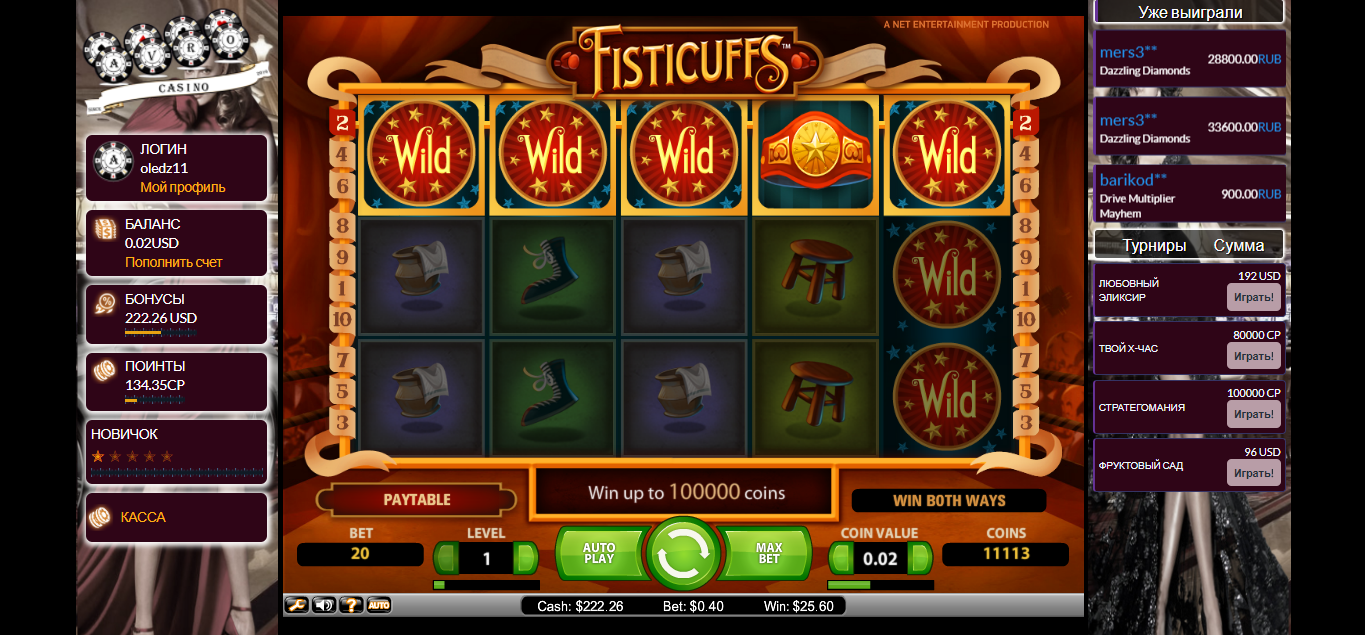The image size is (1365, 635).
Task: Play the Любовный Эликсир tournament
Action: 1253,297
